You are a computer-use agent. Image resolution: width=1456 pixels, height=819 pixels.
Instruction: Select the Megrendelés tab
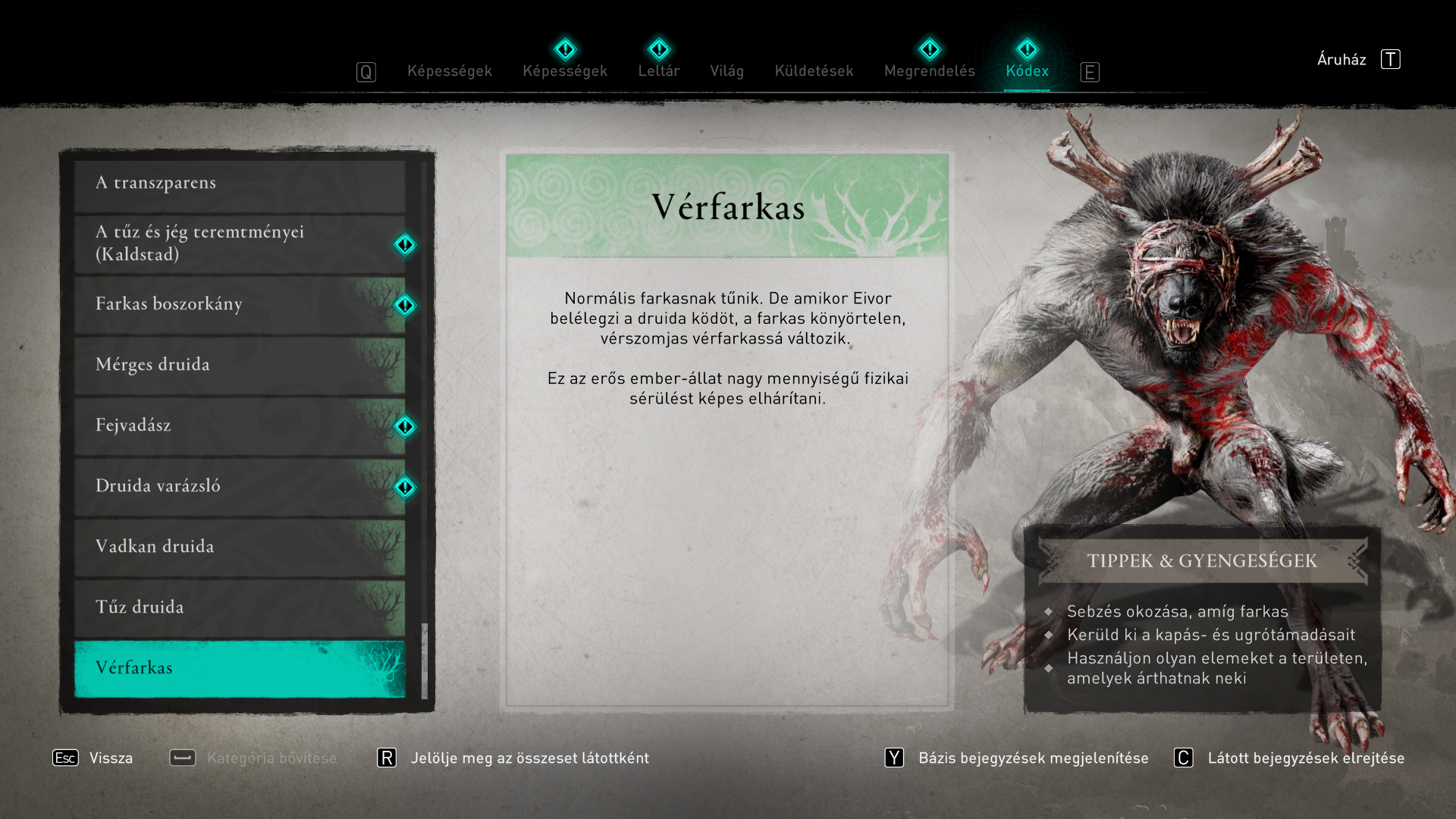[929, 71]
